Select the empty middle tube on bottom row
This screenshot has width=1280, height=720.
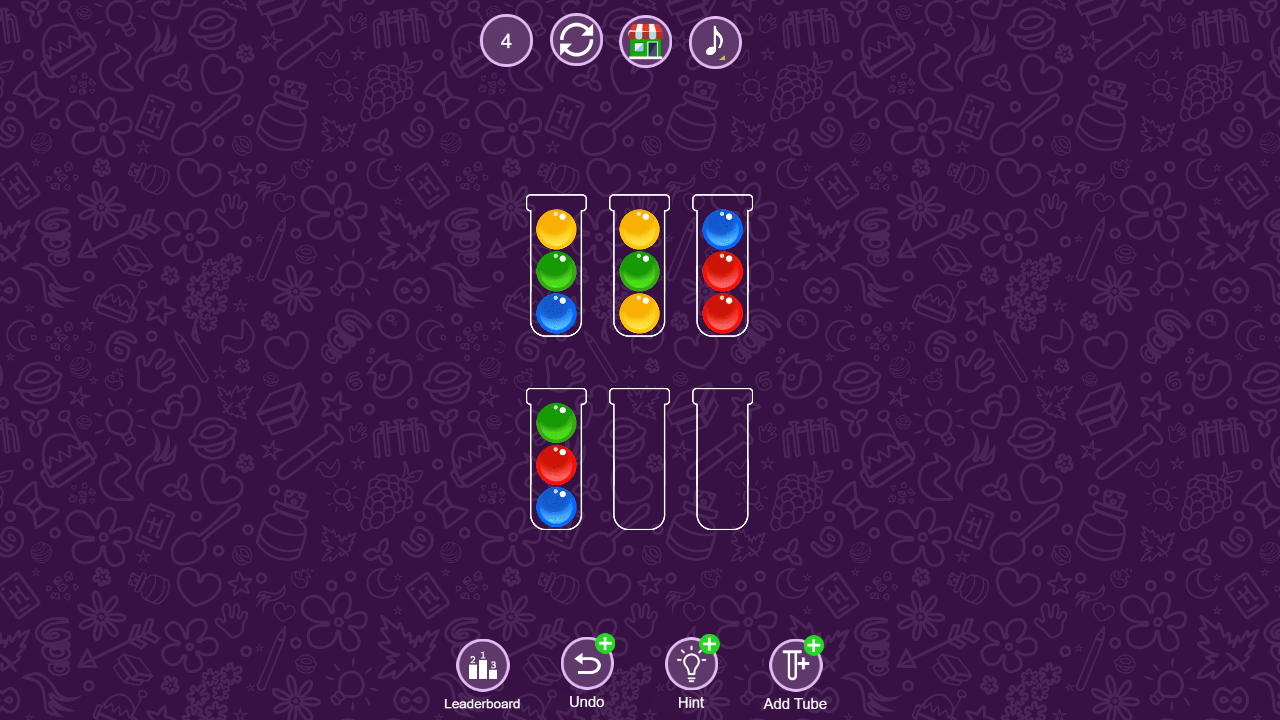click(x=640, y=460)
